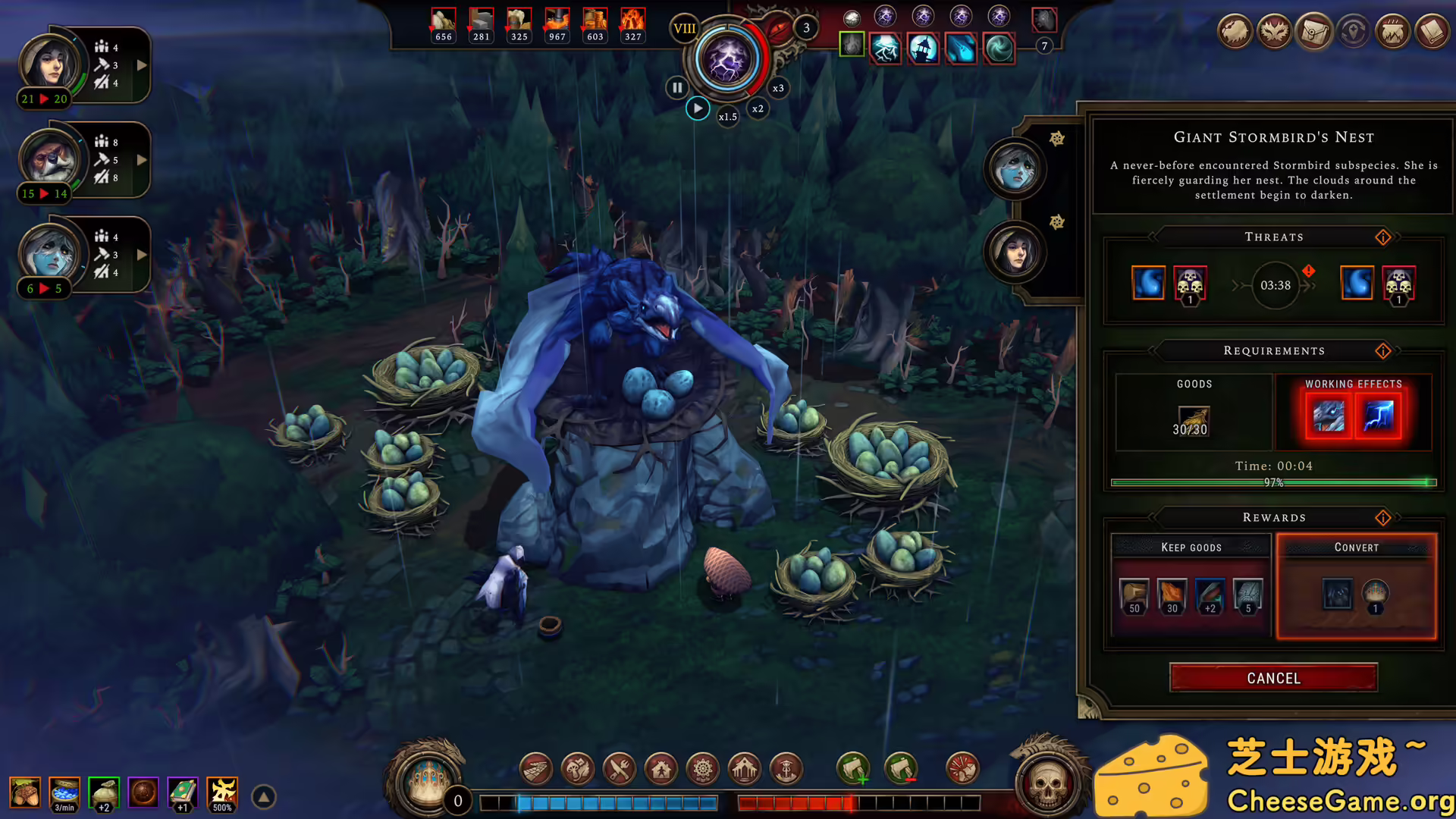Open the recipe book button
The width and height of the screenshot is (1456, 819).
coord(1432,32)
